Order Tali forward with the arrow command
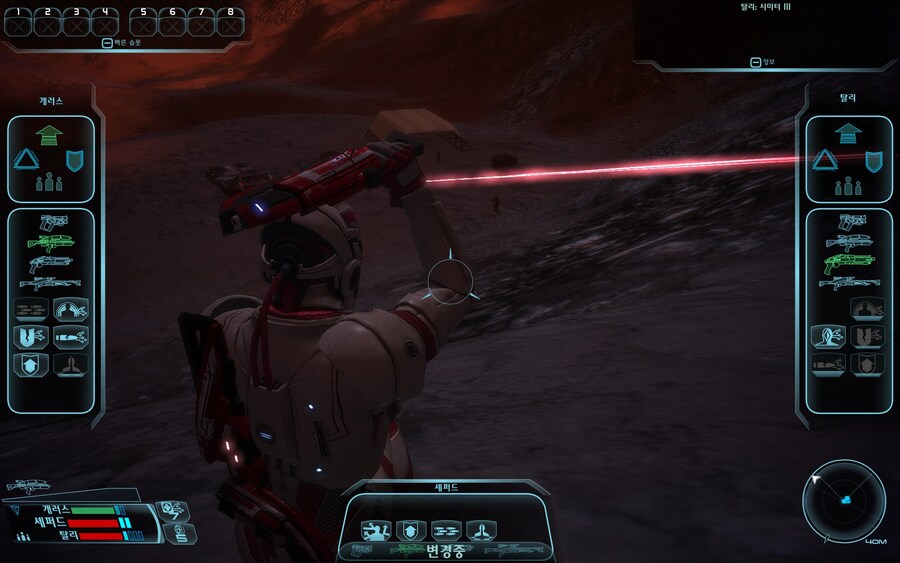The image size is (900, 563). (848, 132)
